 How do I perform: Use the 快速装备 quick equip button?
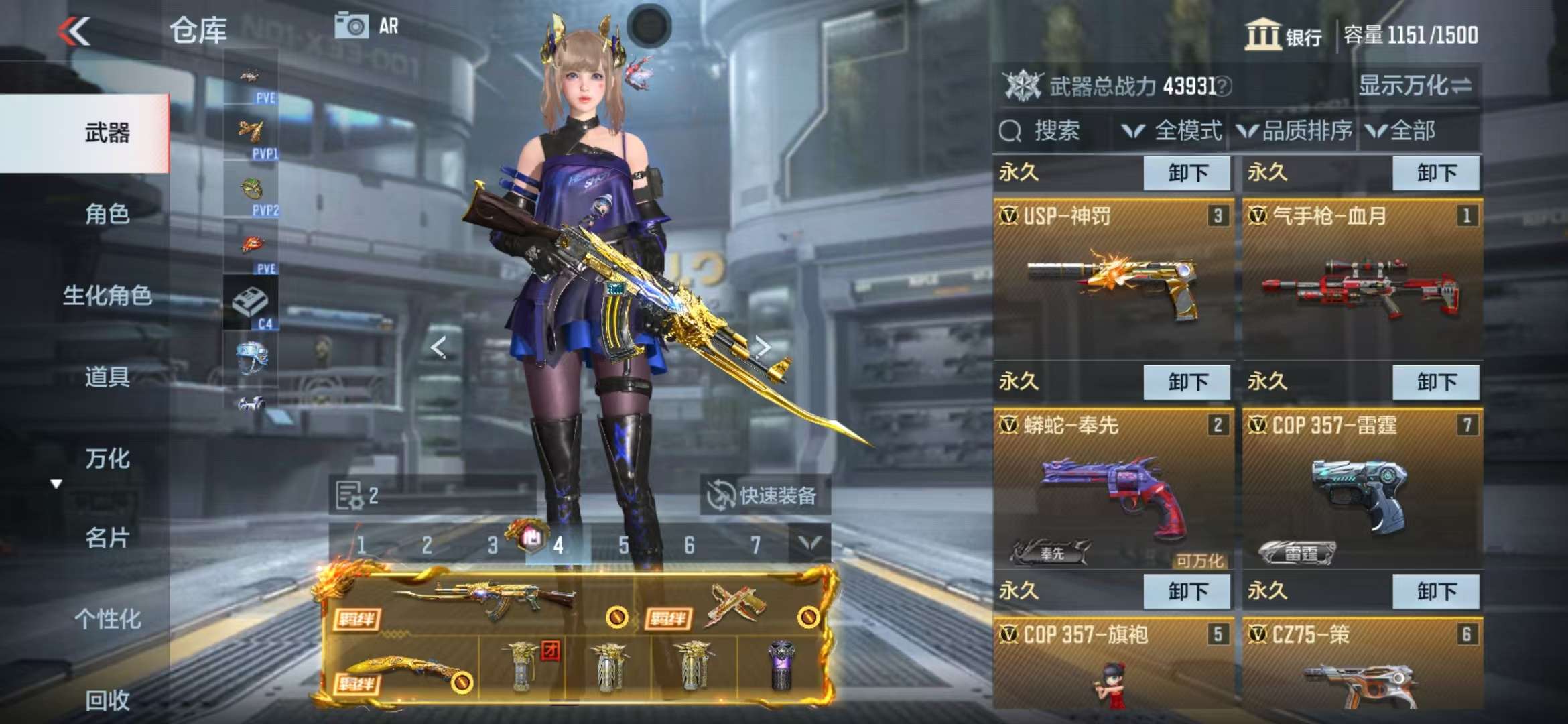click(764, 496)
